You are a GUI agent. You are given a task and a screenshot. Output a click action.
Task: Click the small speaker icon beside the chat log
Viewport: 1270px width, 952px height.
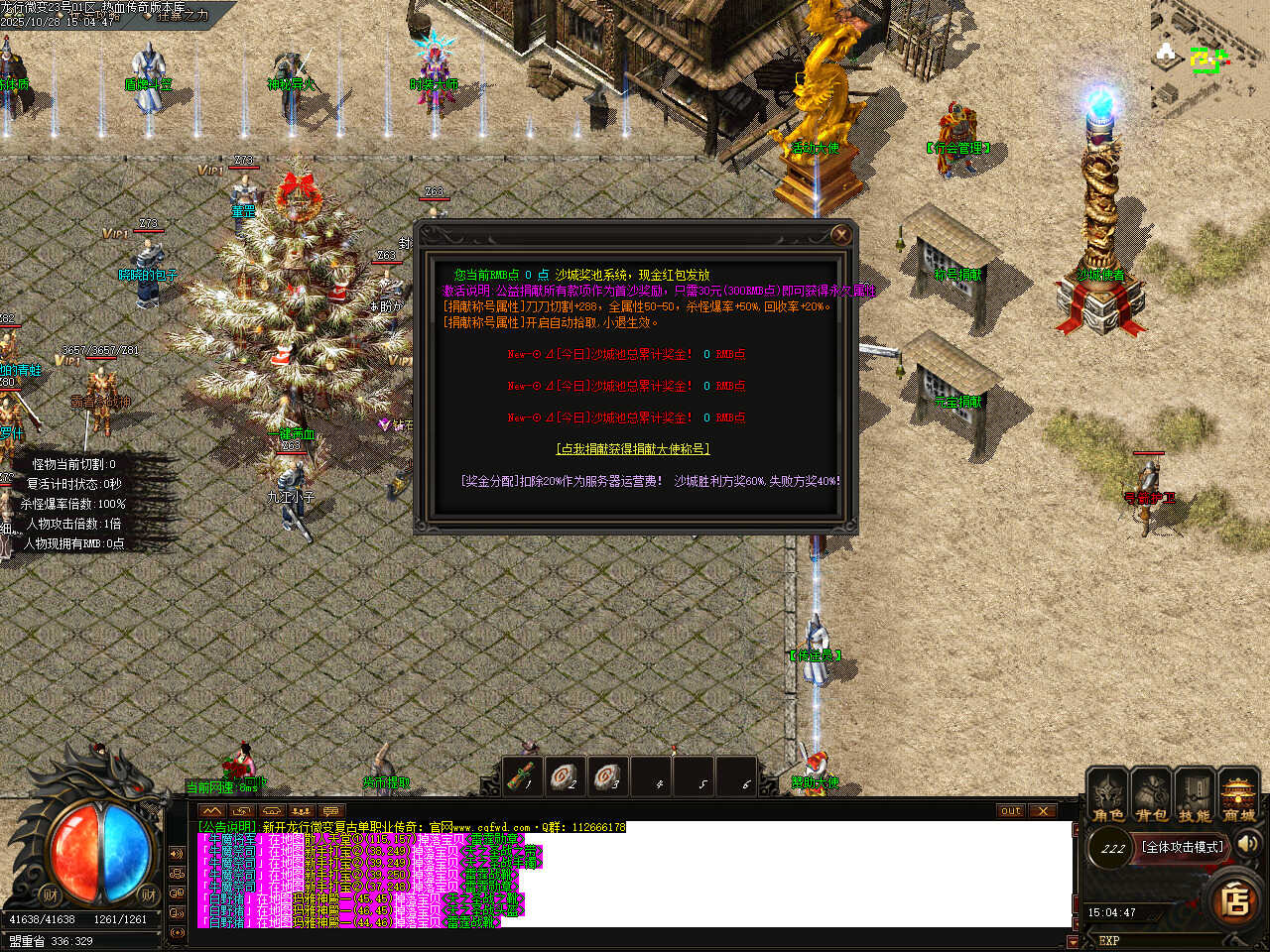tap(178, 853)
